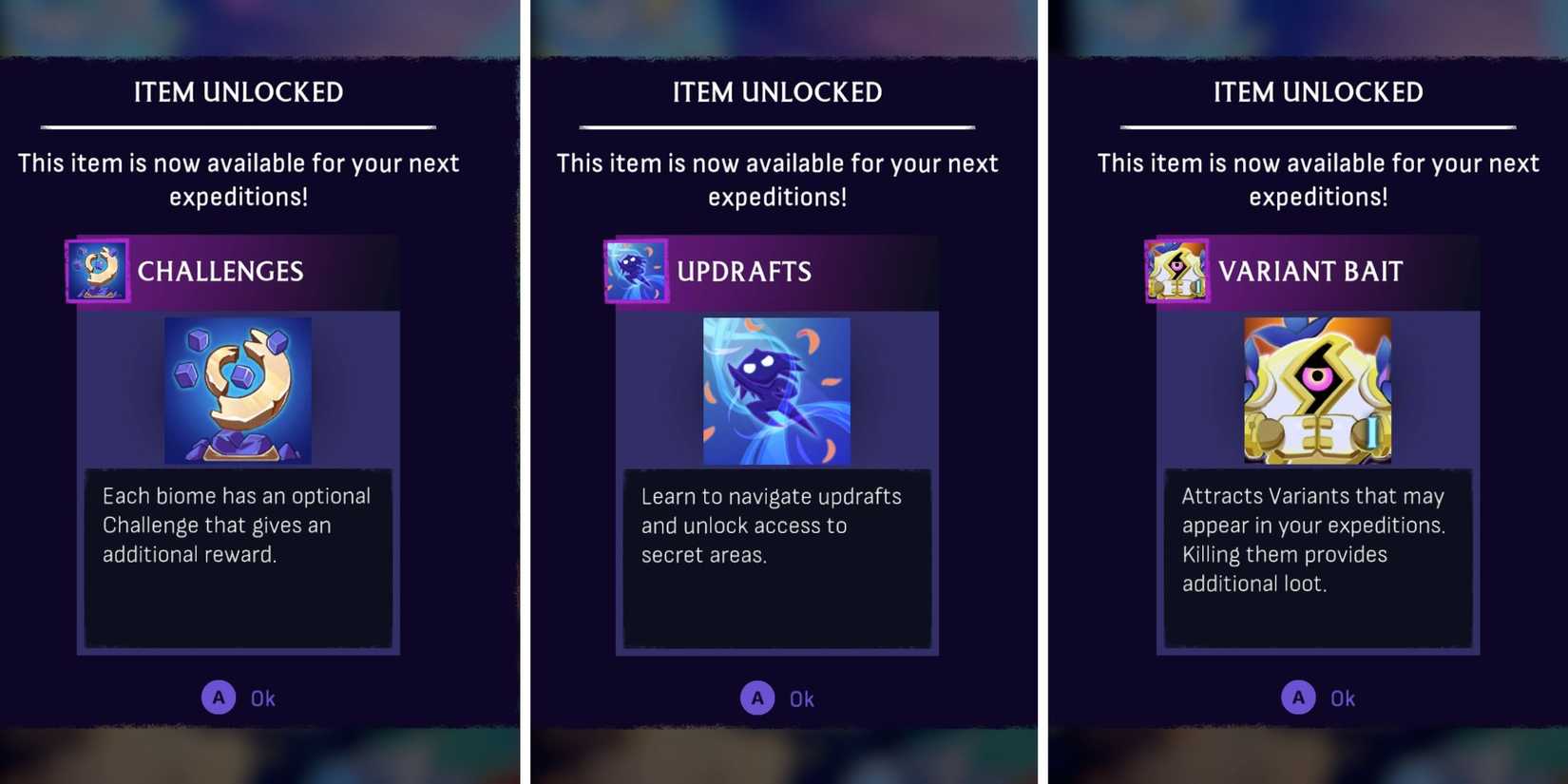
Task: Click the Challenges description text box
Action: tap(238, 559)
